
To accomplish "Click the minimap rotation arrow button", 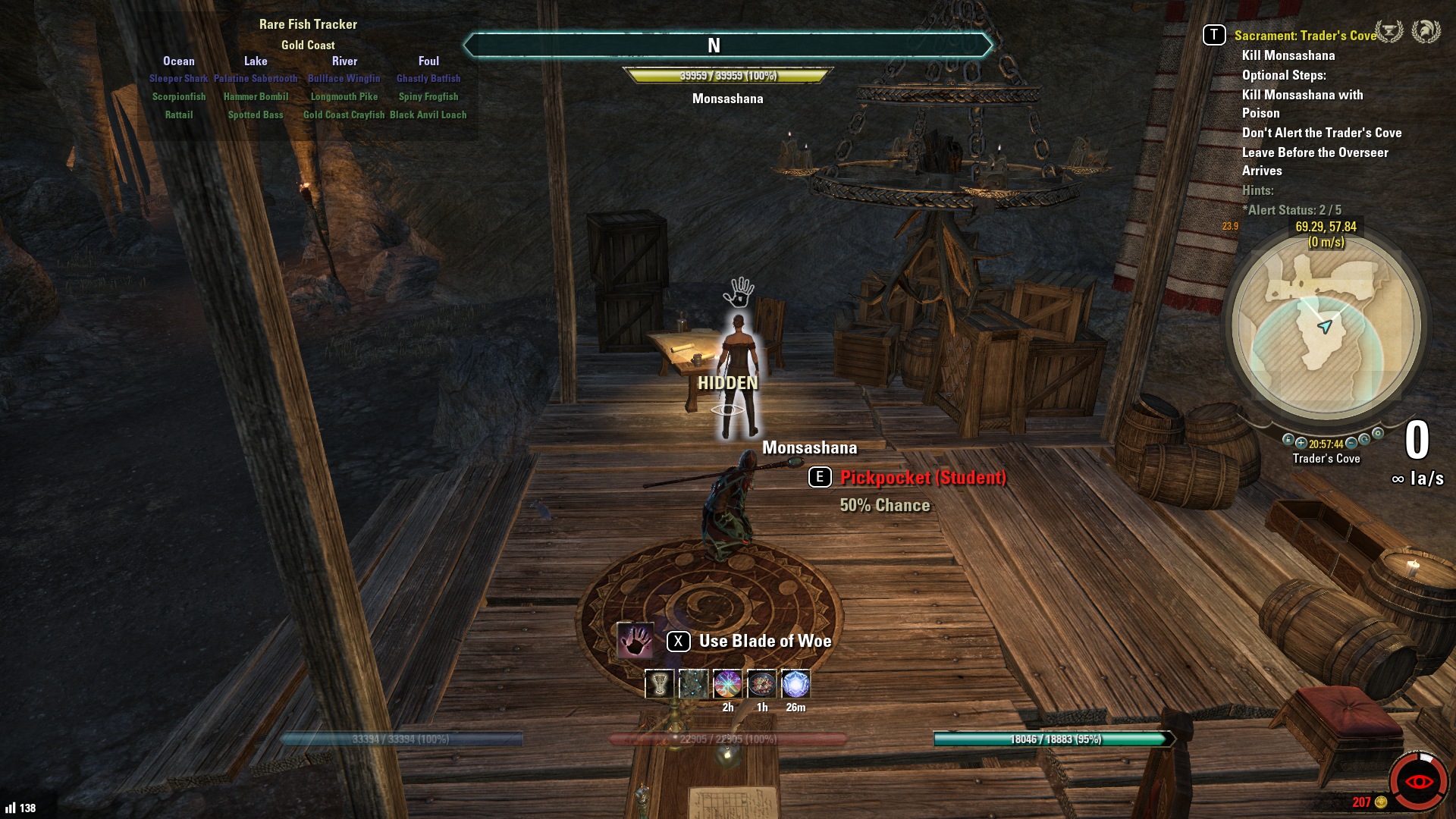I will click(1364, 440).
